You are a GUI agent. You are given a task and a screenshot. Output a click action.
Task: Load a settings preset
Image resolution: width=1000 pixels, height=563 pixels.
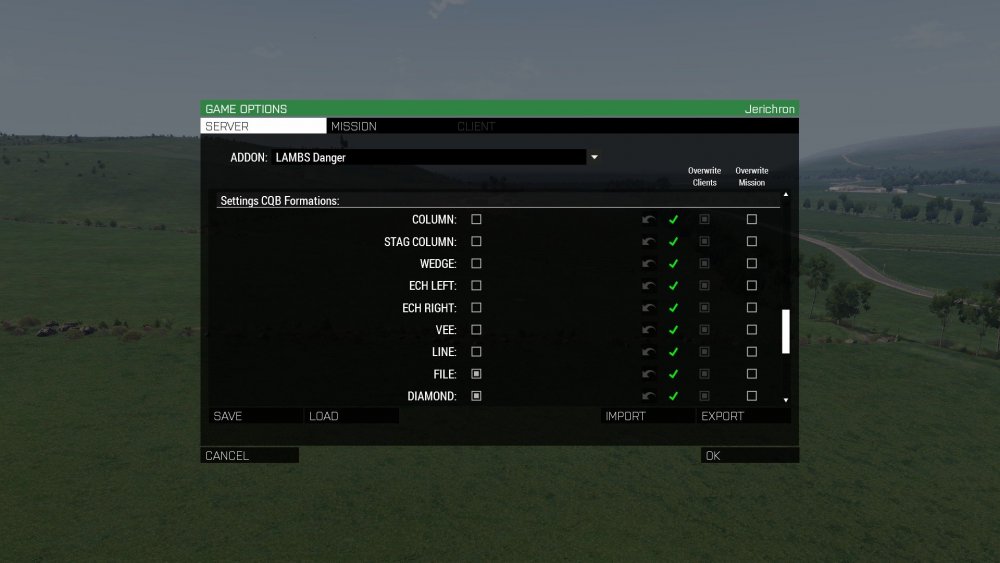(352, 416)
